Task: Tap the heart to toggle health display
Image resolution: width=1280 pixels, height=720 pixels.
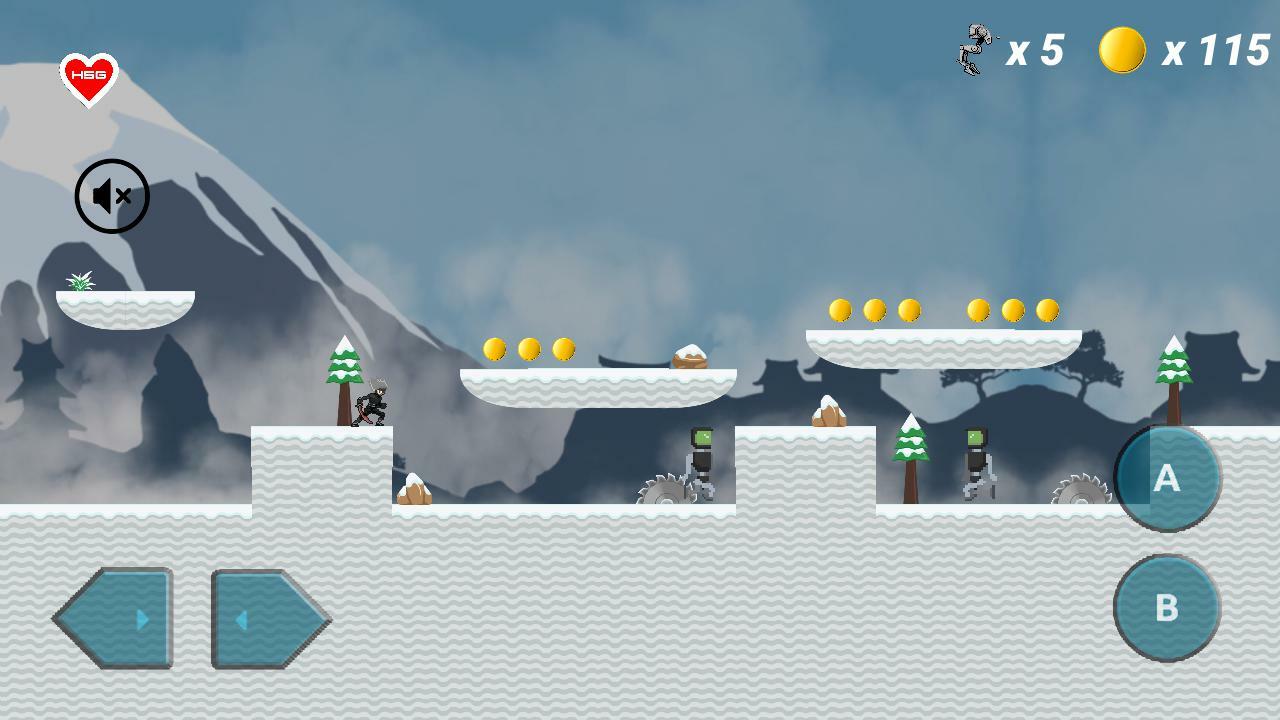Action: [89, 74]
